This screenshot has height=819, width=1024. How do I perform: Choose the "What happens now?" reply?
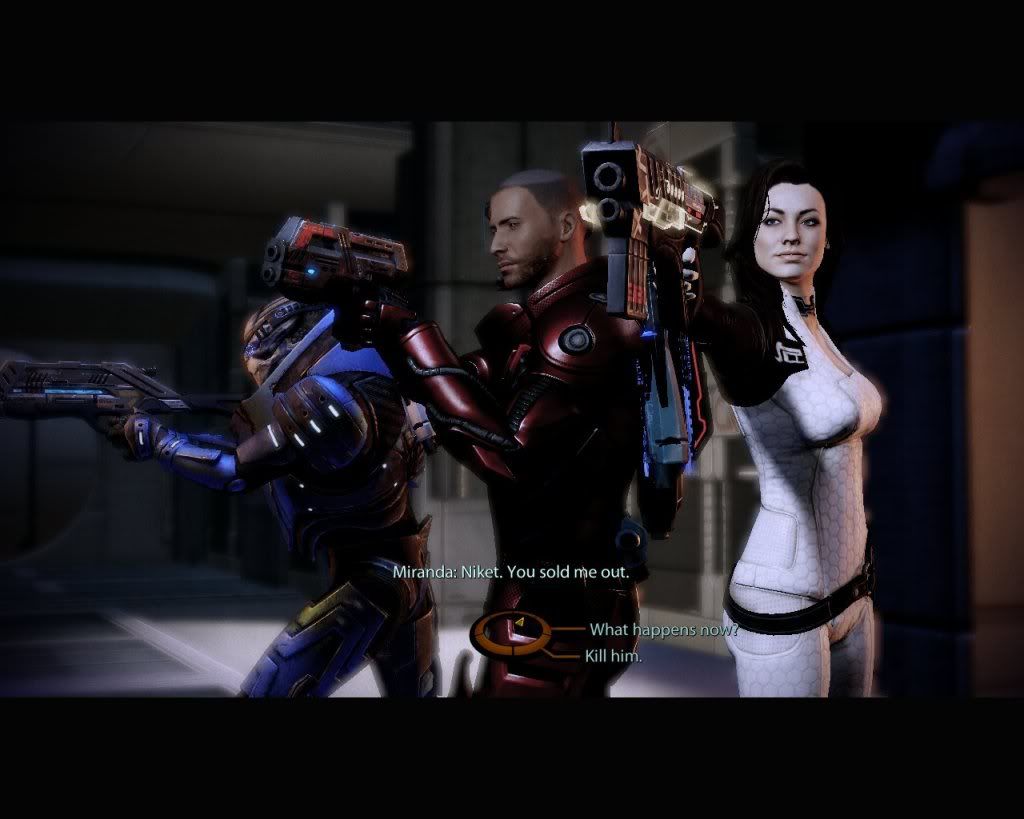tap(662, 630)
